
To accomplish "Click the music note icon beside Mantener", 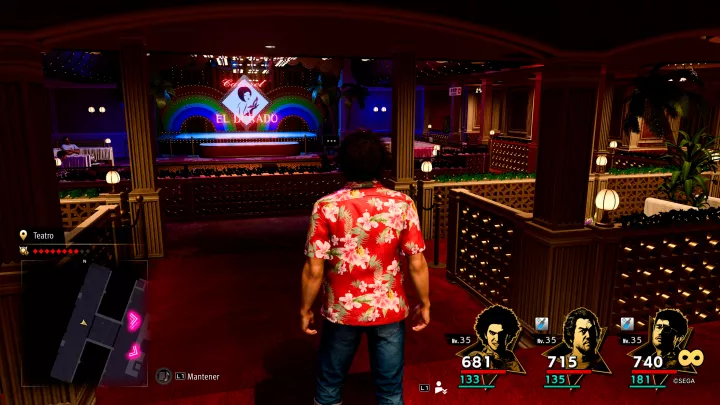I will pos(163,376).
